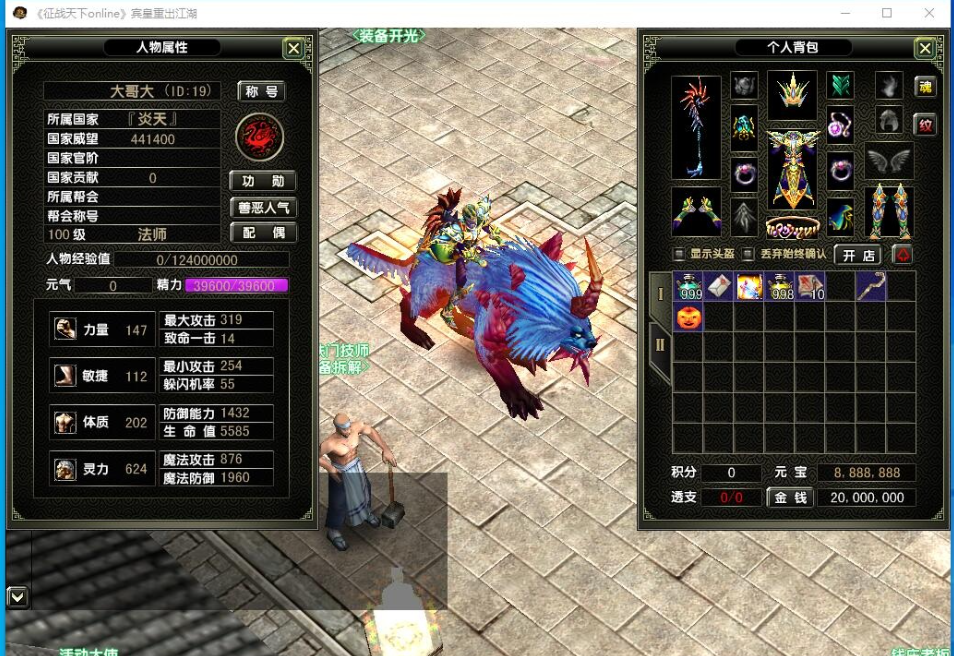Open the 善恶人气 reputation button

click(x=262, y=207)
